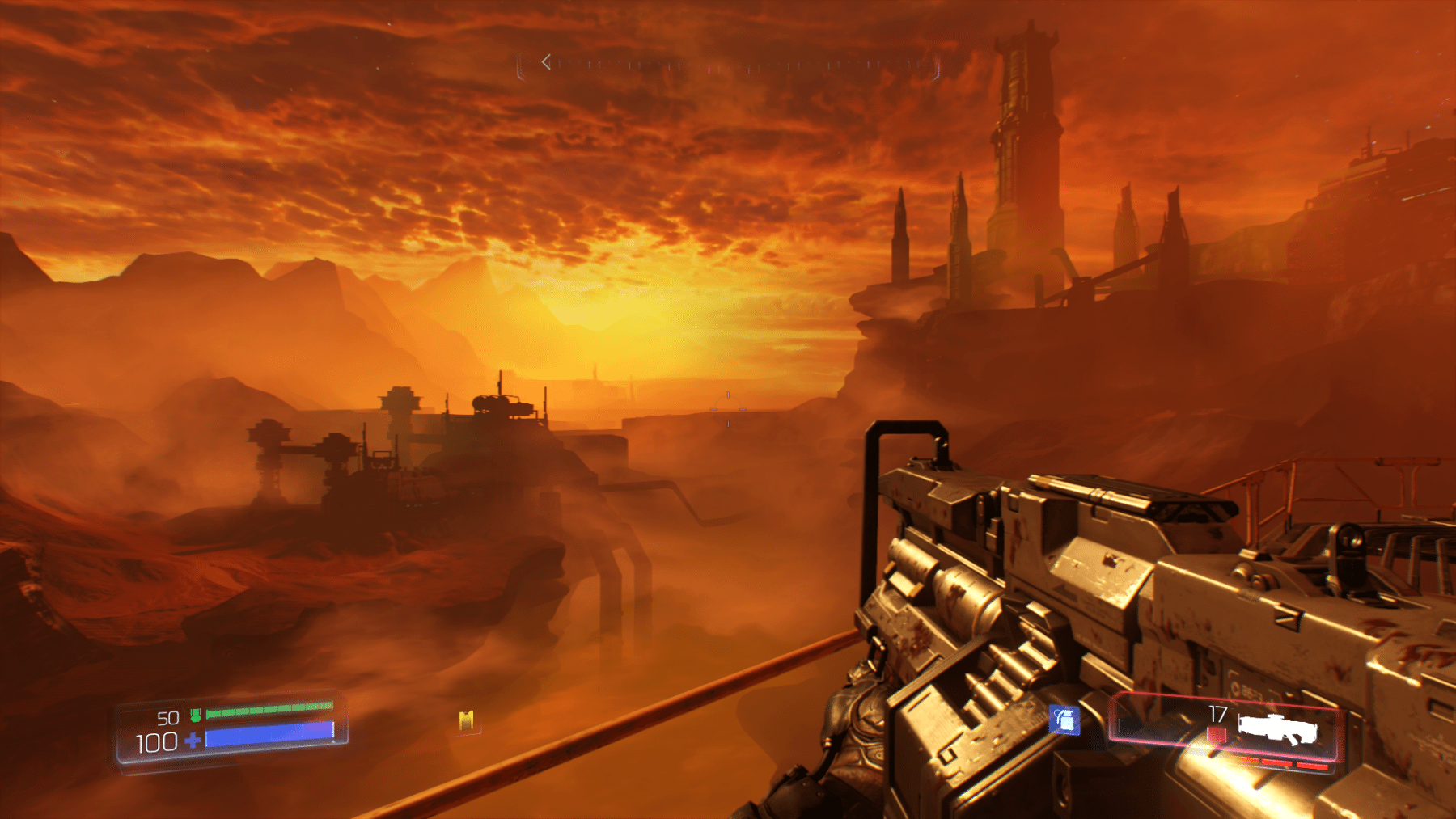Viewport: 1456px width, 819px height.
Task: Select the frag grenade equipment icon
Action: (1064, 719)
